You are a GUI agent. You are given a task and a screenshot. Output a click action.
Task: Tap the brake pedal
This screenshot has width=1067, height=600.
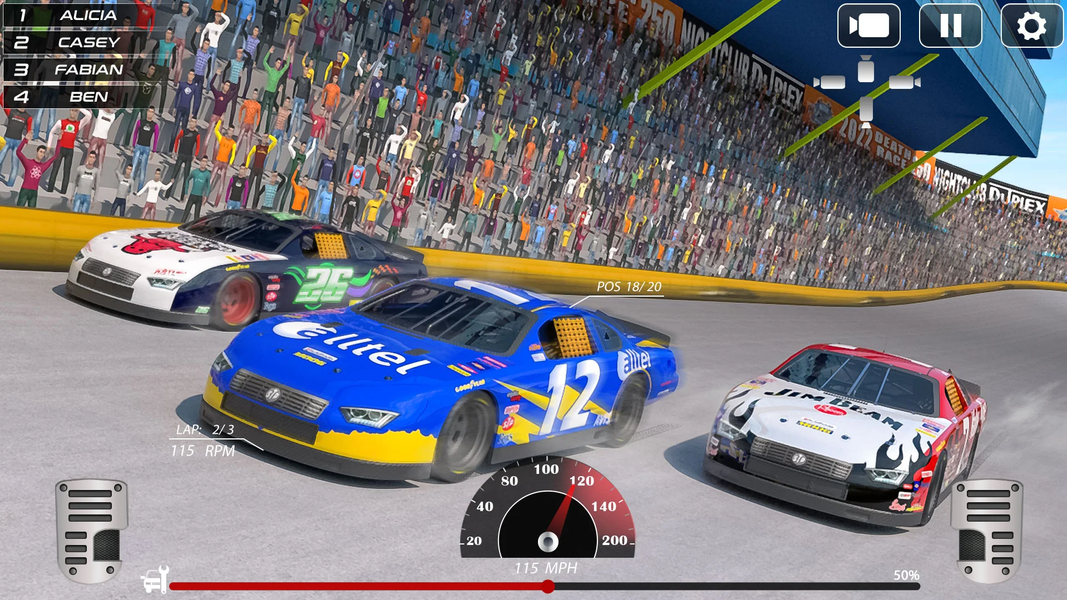(91, 529)
